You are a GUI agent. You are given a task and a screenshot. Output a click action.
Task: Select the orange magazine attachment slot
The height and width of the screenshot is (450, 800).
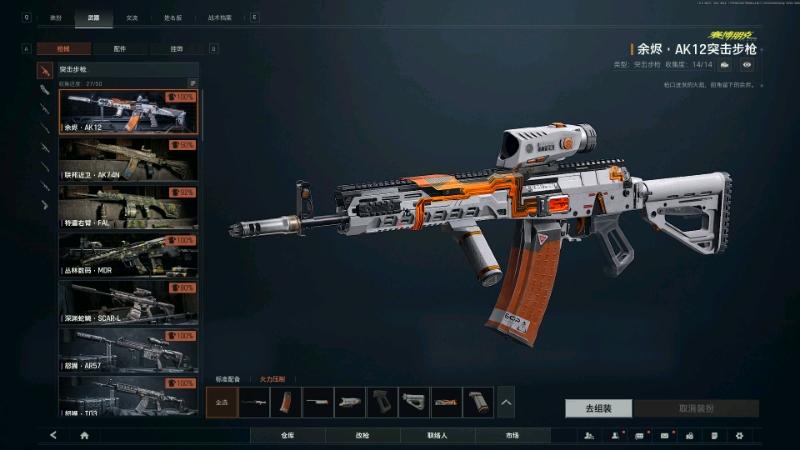coord(286,402)
